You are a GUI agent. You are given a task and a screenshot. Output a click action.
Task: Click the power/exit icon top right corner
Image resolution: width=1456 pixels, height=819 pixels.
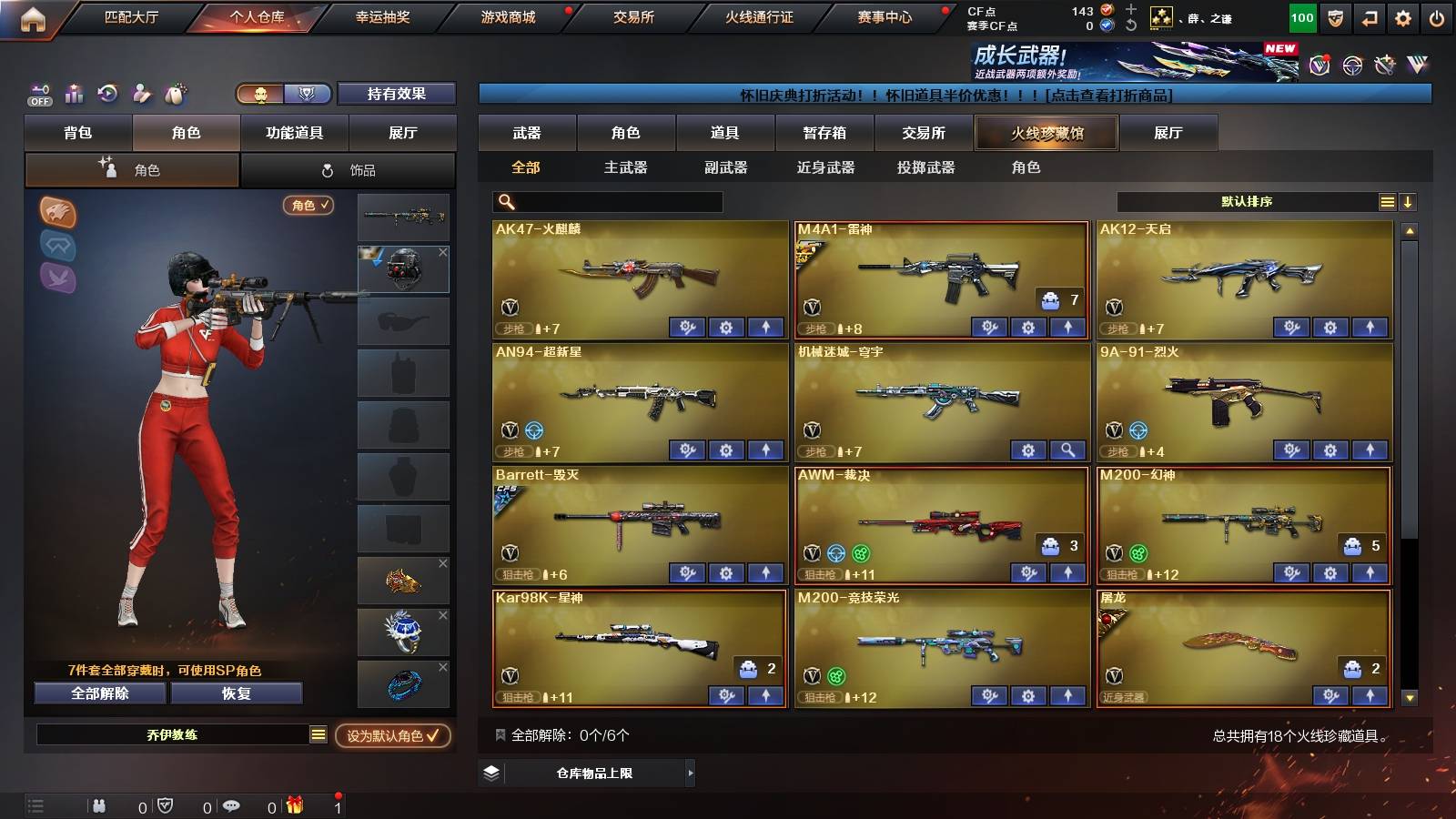click(1437, 15)
